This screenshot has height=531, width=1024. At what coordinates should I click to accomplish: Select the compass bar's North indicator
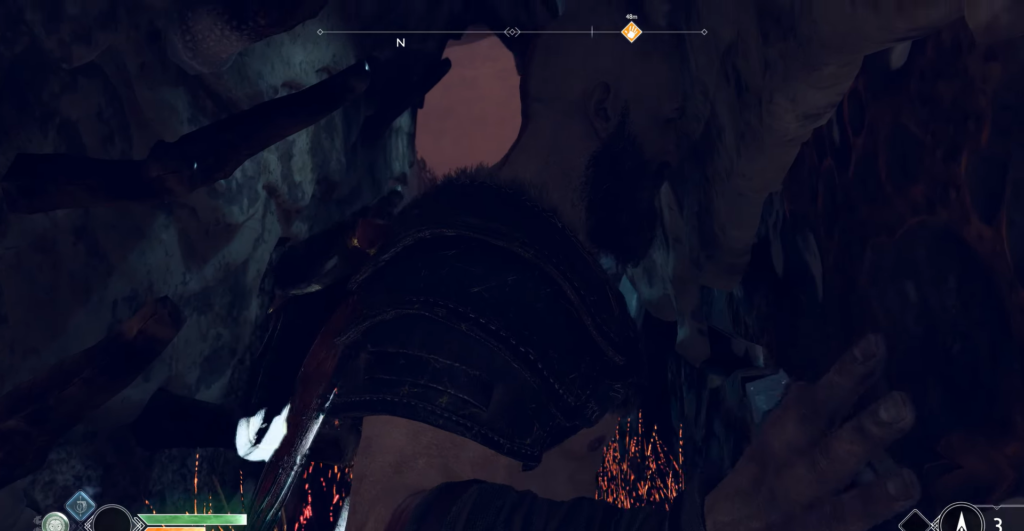(x=401, y=43)
